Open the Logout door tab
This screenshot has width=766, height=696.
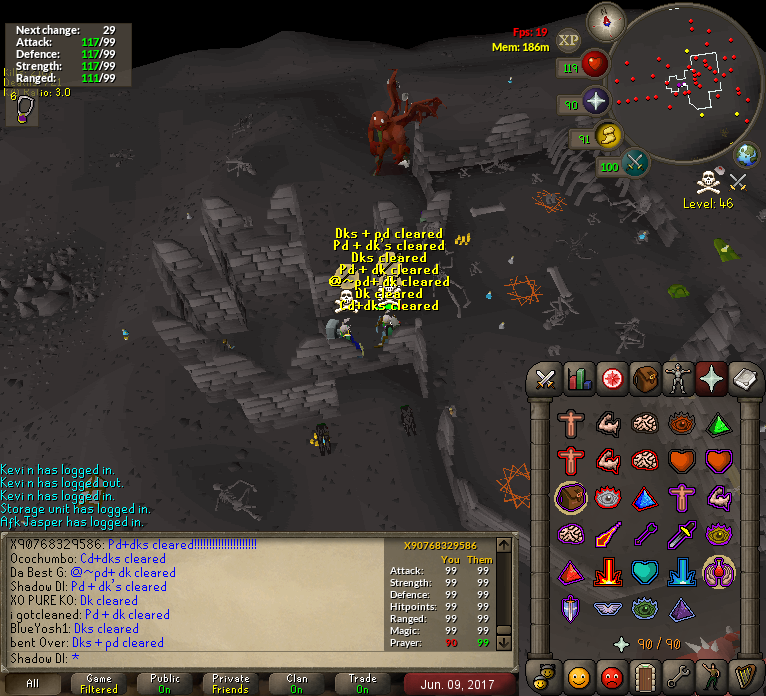tap(645, 674)
